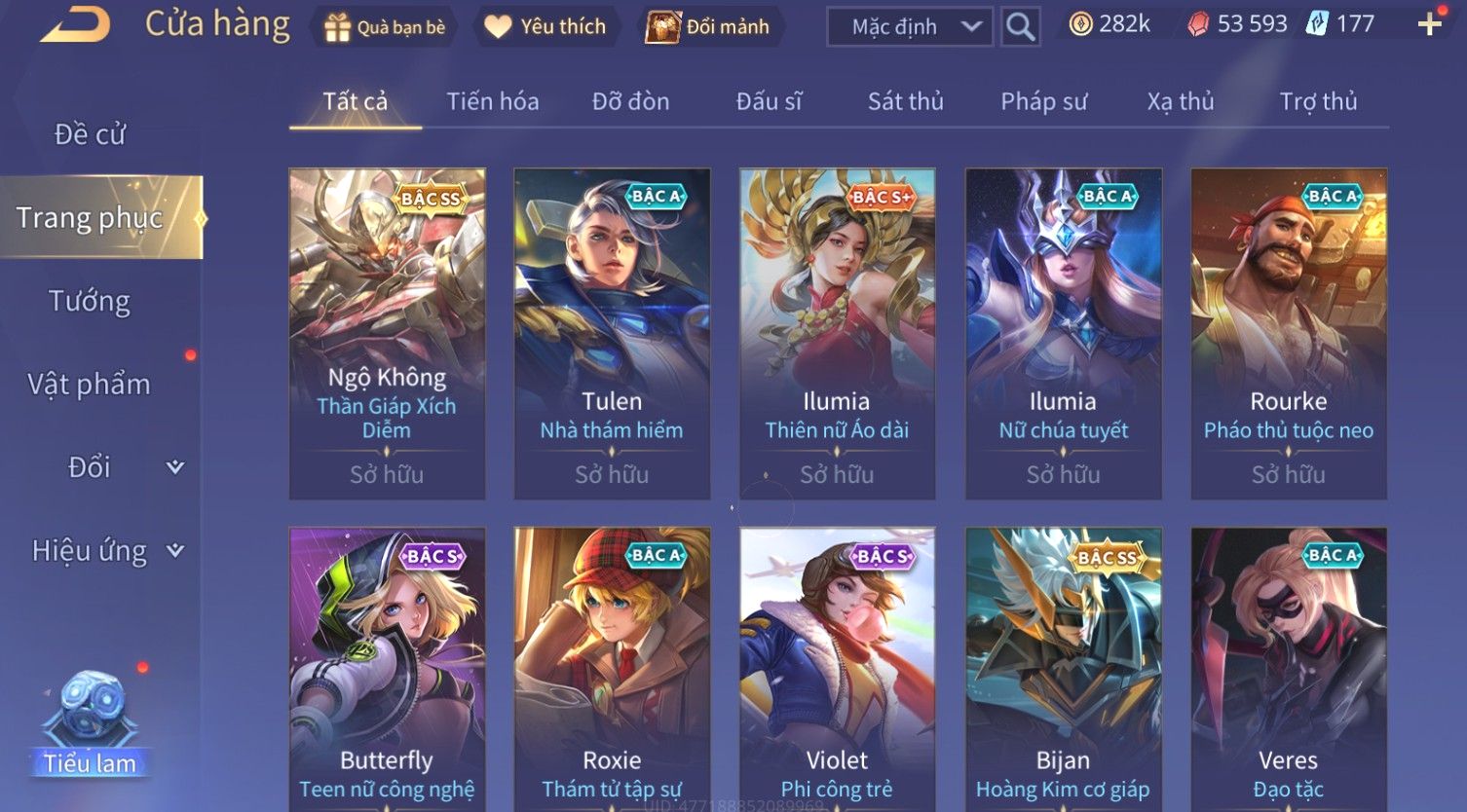Choose the Trợ thủ tab
This screenshot has height=812, width=1467.
tap(1317, 101)
